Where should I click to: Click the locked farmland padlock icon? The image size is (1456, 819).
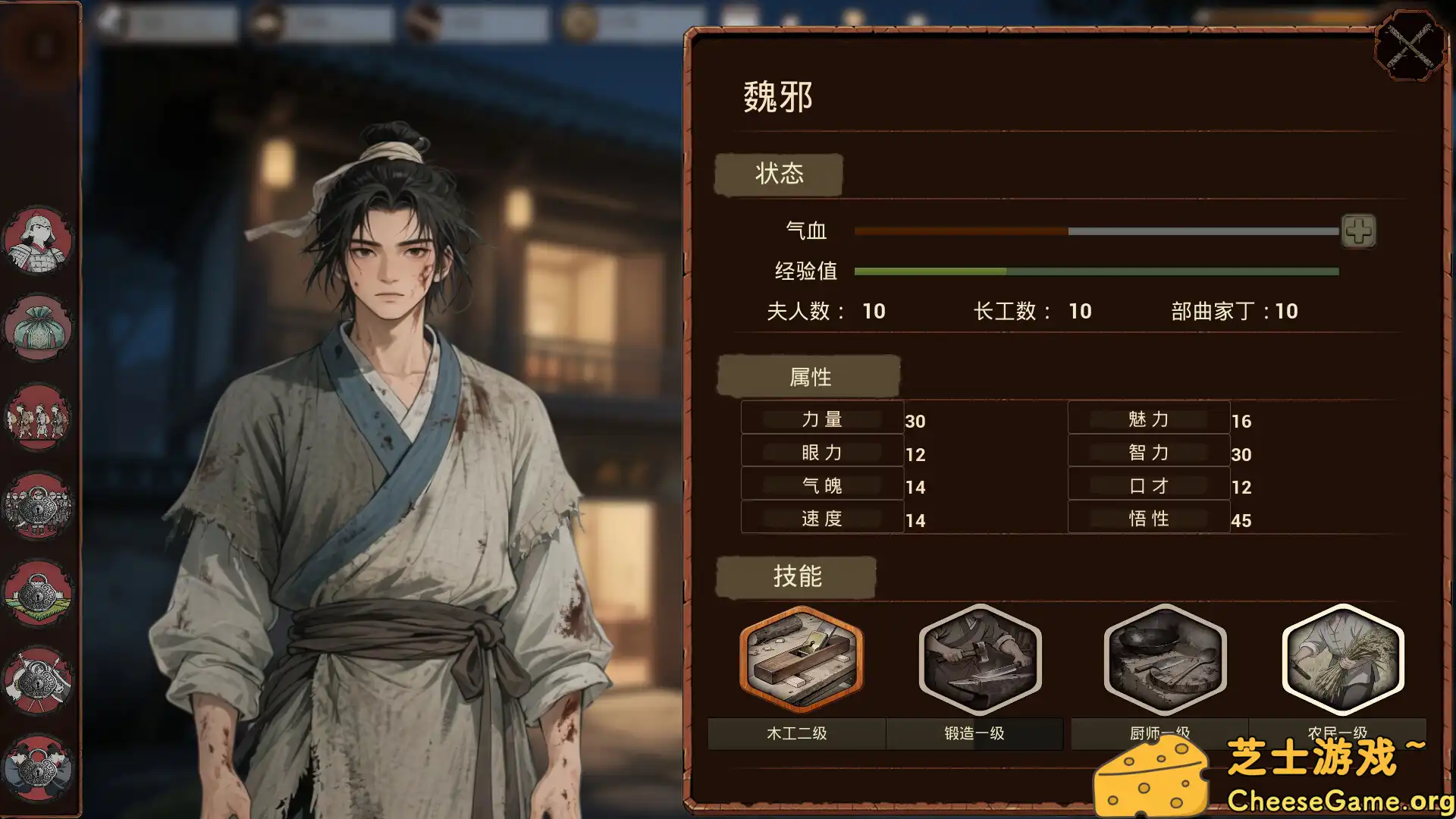tap(39, 595)
